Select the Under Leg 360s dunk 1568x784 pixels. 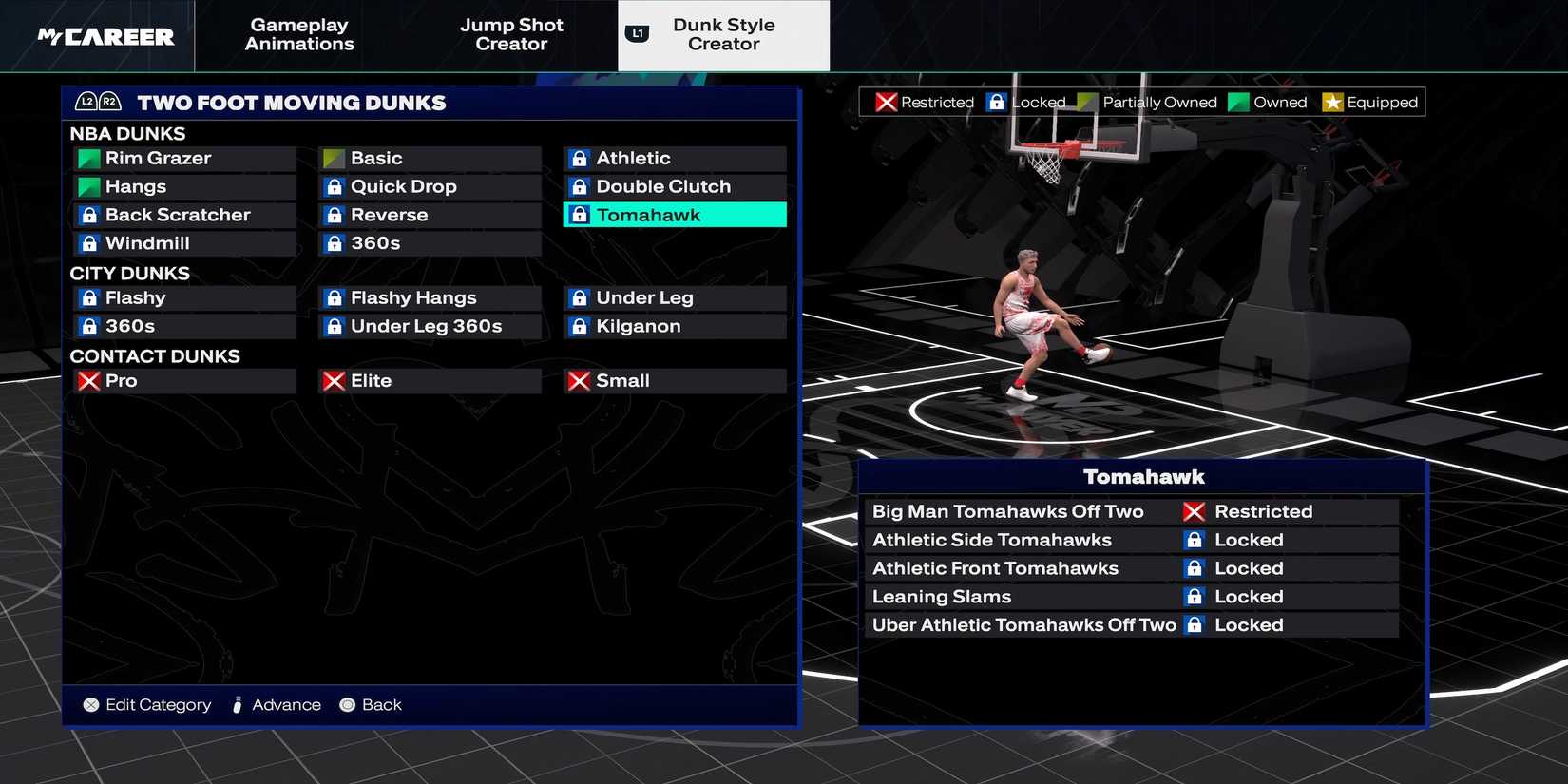pos(430,326)
